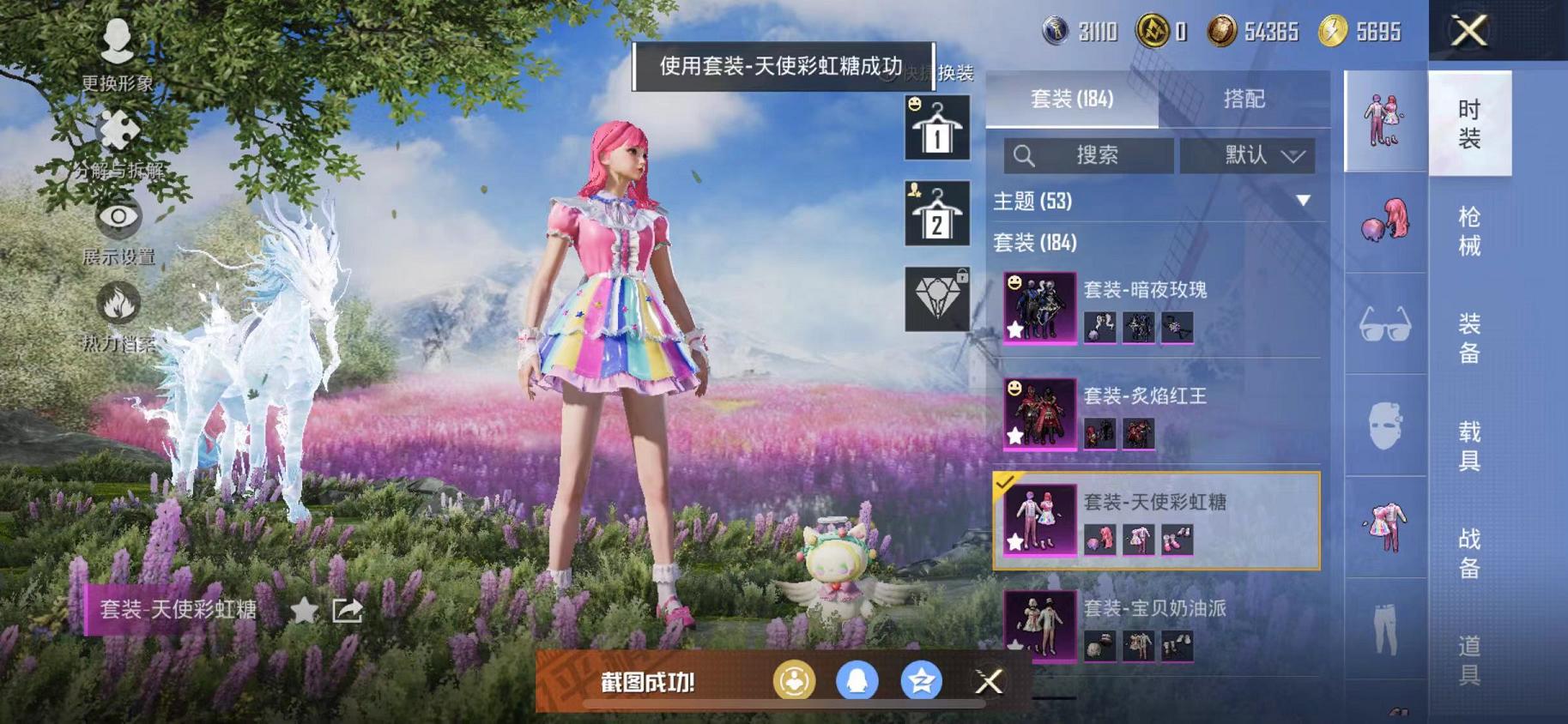Open 展示设置 display settings

[118, 219]
